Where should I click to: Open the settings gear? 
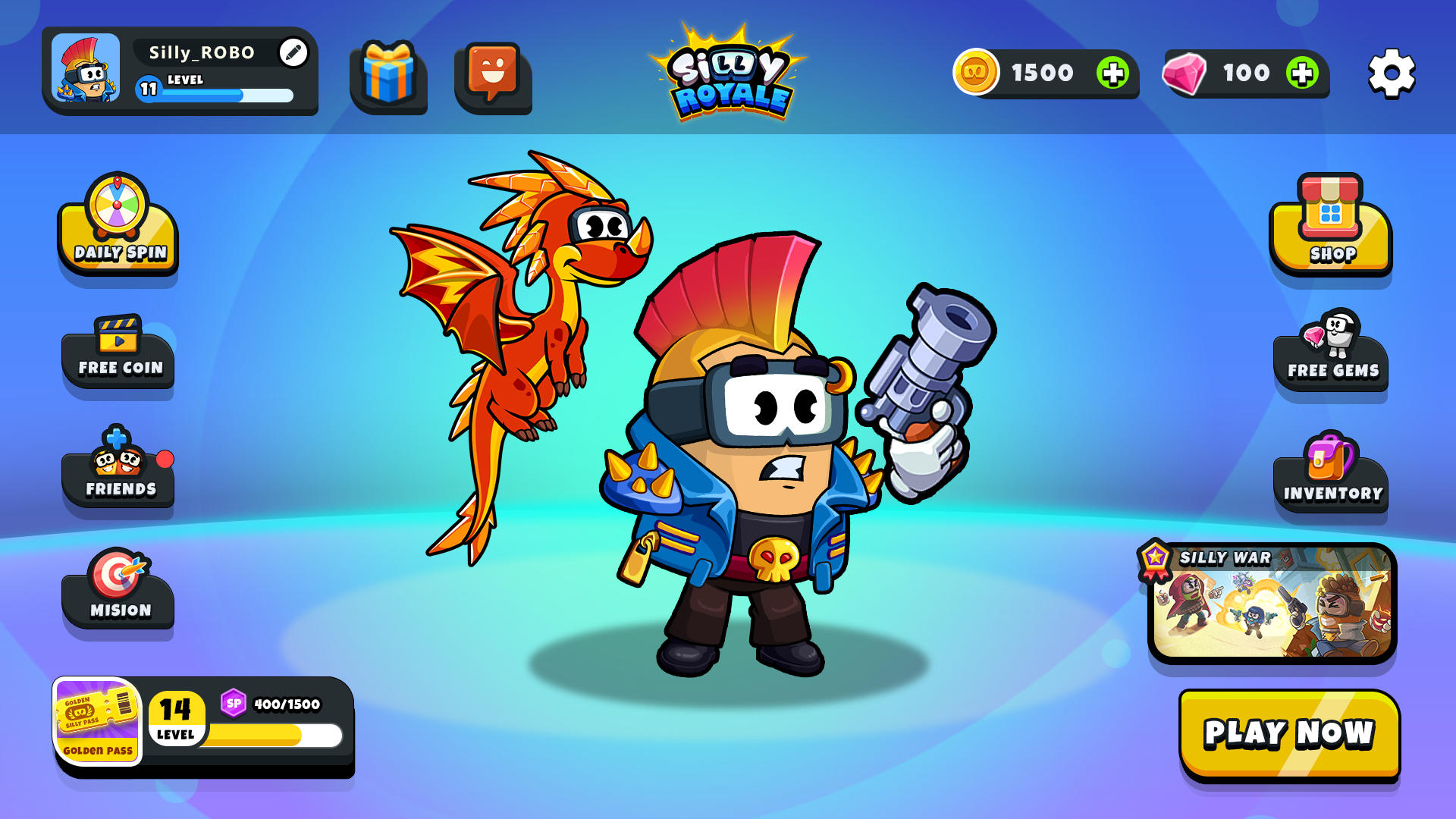pyautogui.click(x=1392, y=74)
